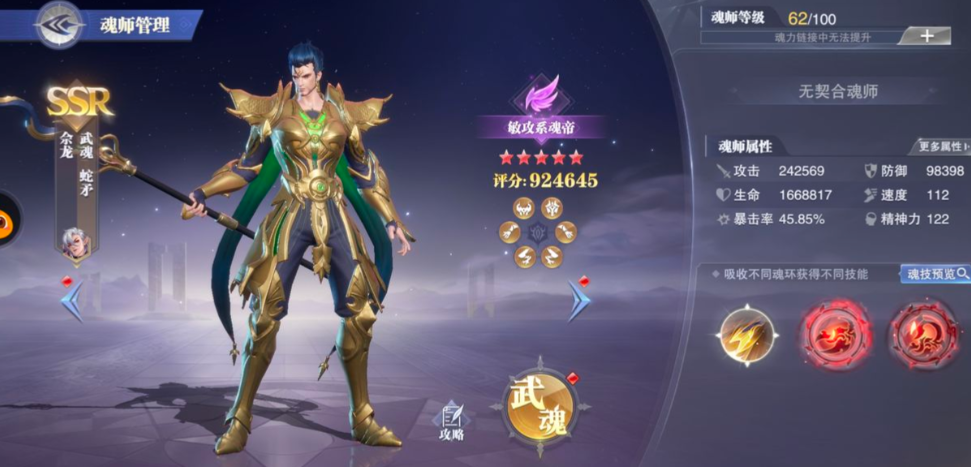Switch to the next soul master with right arrow
Viewport: 971px width, 467px height.
579,300
